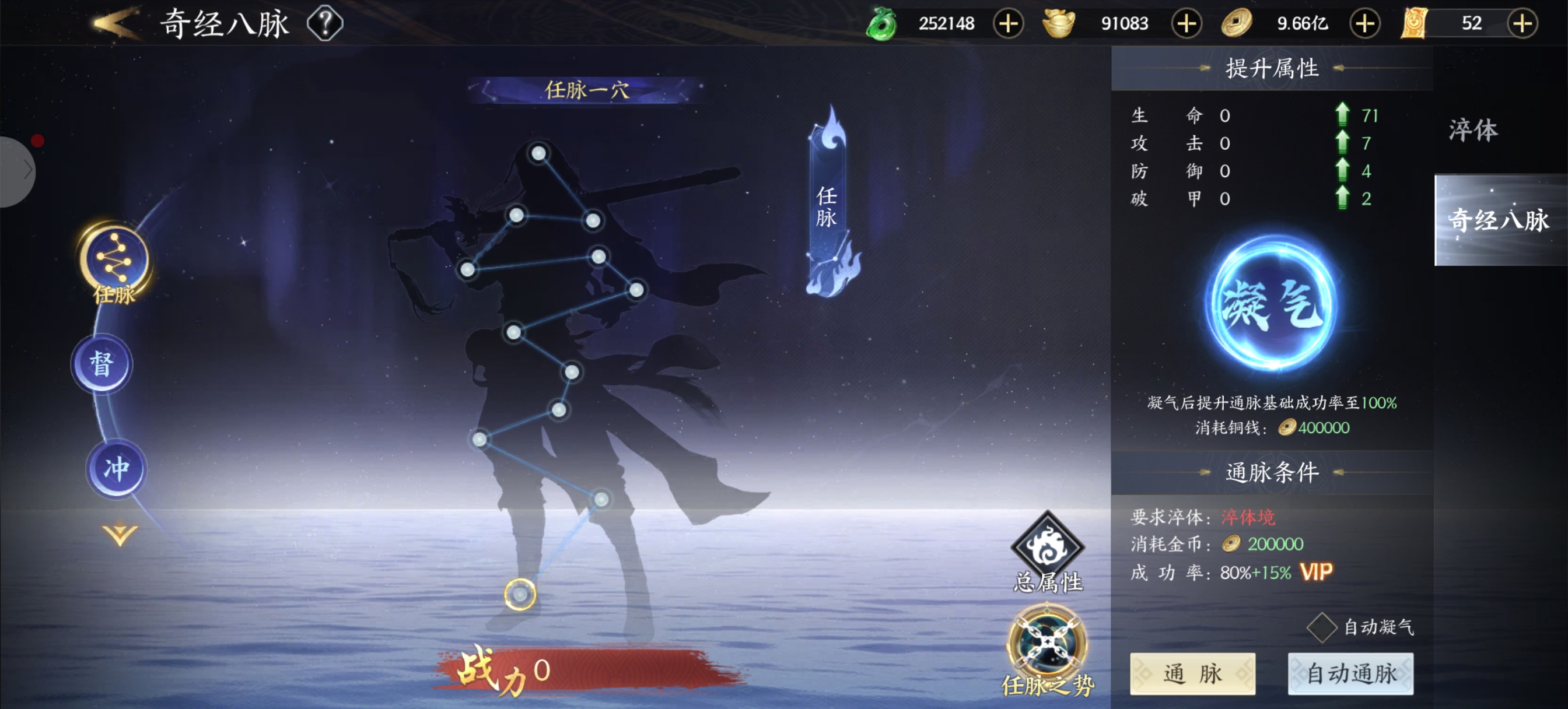
Task: Go back using the golden arrow
Action: coord(114,23)
